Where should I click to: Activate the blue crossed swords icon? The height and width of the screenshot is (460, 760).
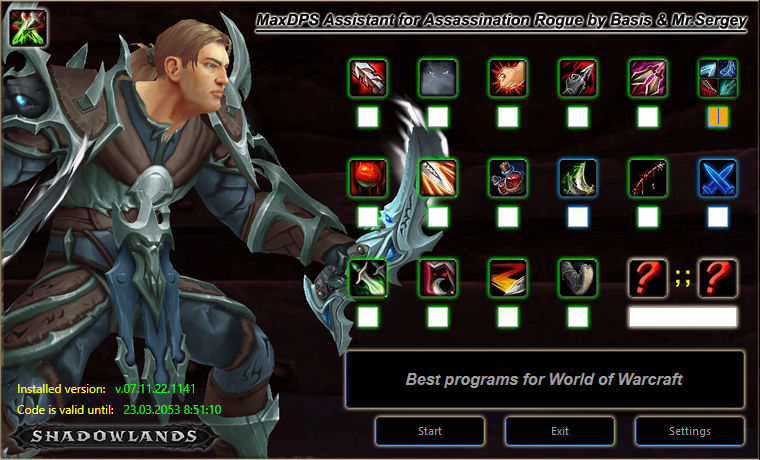[718, 178]
